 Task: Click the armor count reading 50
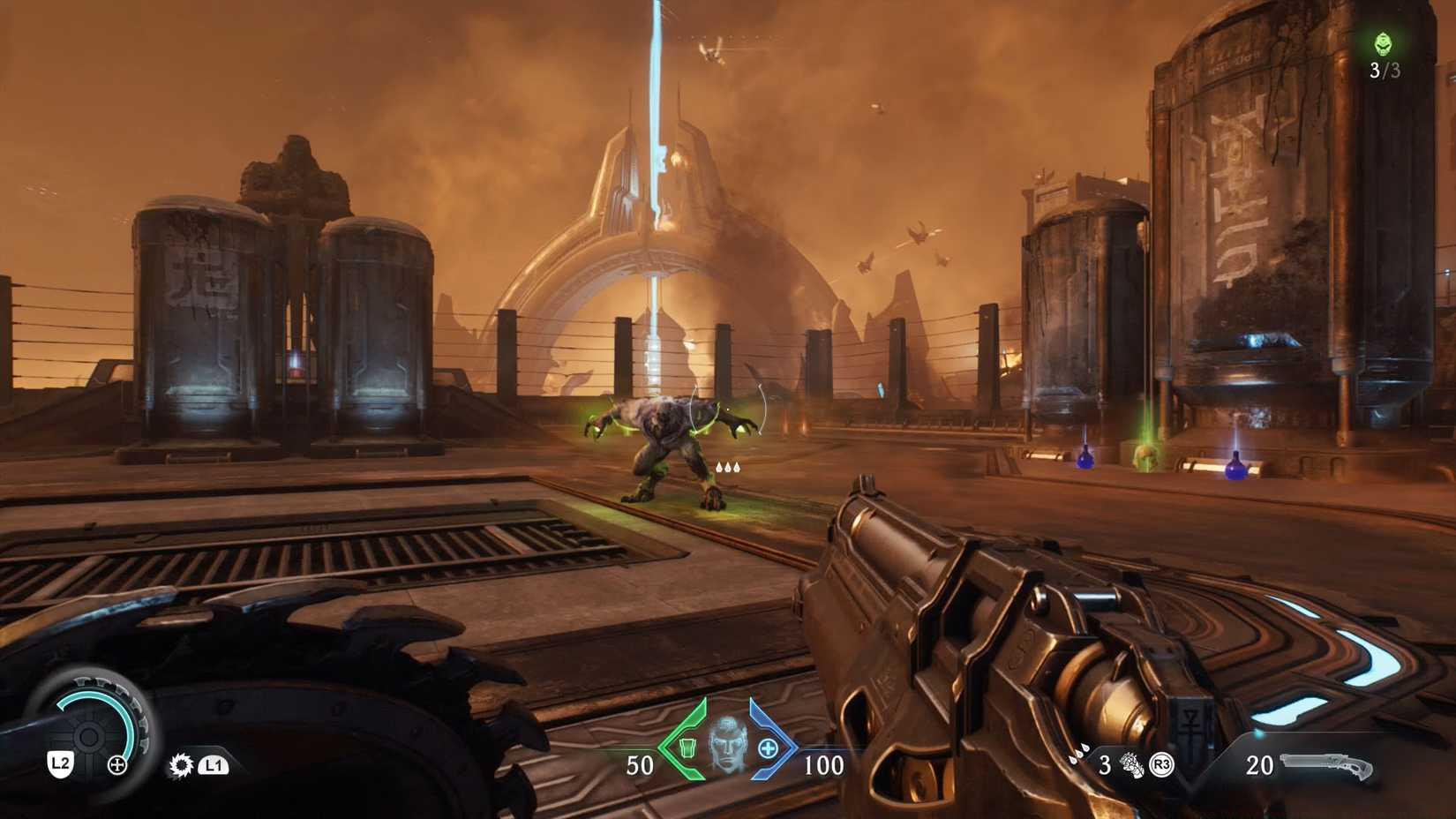[x=640, y=763]
